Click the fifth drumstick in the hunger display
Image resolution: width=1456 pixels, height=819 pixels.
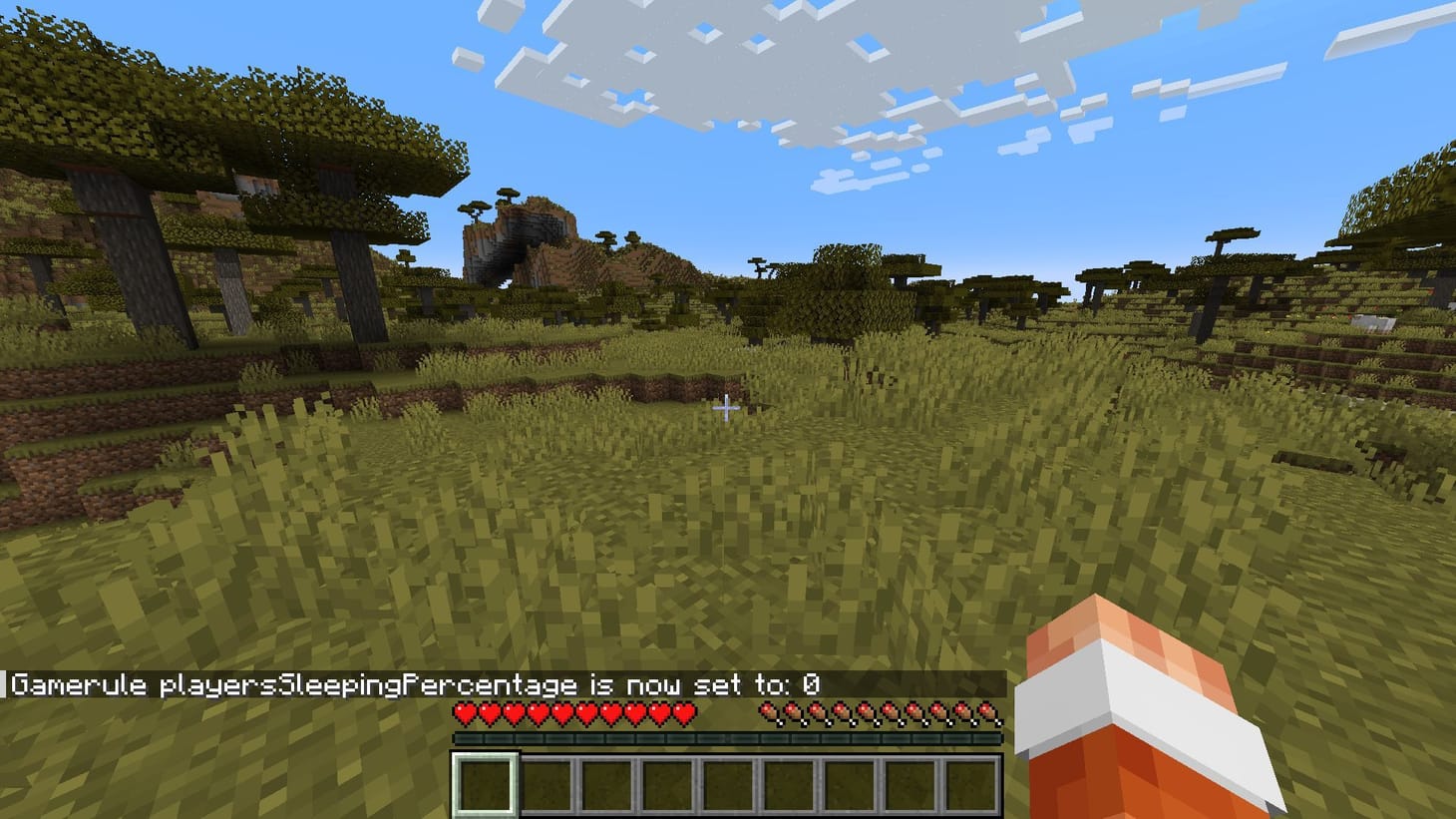coord(866,711)
